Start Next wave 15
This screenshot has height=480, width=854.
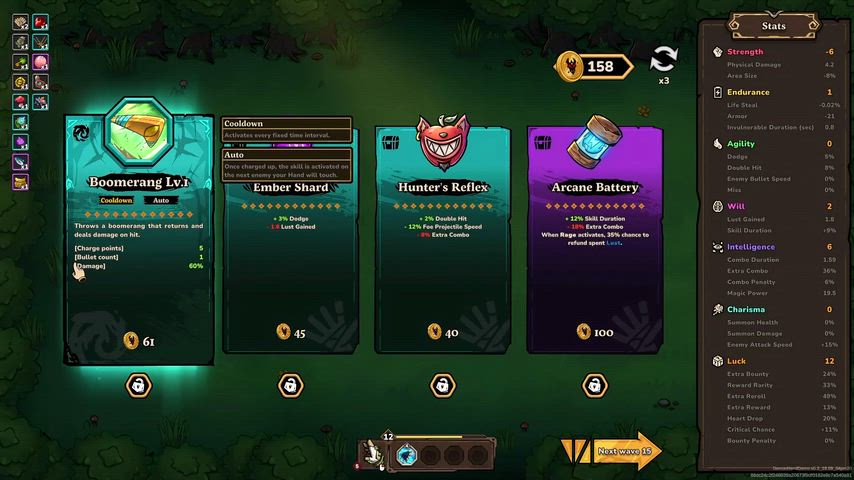coord(625,451)
